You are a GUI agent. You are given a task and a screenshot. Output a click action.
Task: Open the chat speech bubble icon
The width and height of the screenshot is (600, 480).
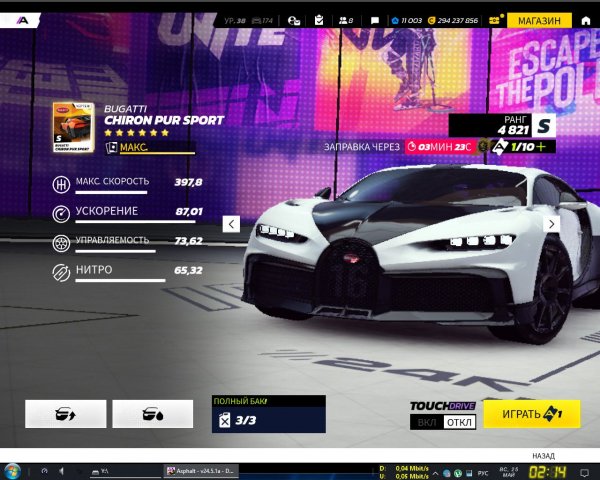click(375, 20)
